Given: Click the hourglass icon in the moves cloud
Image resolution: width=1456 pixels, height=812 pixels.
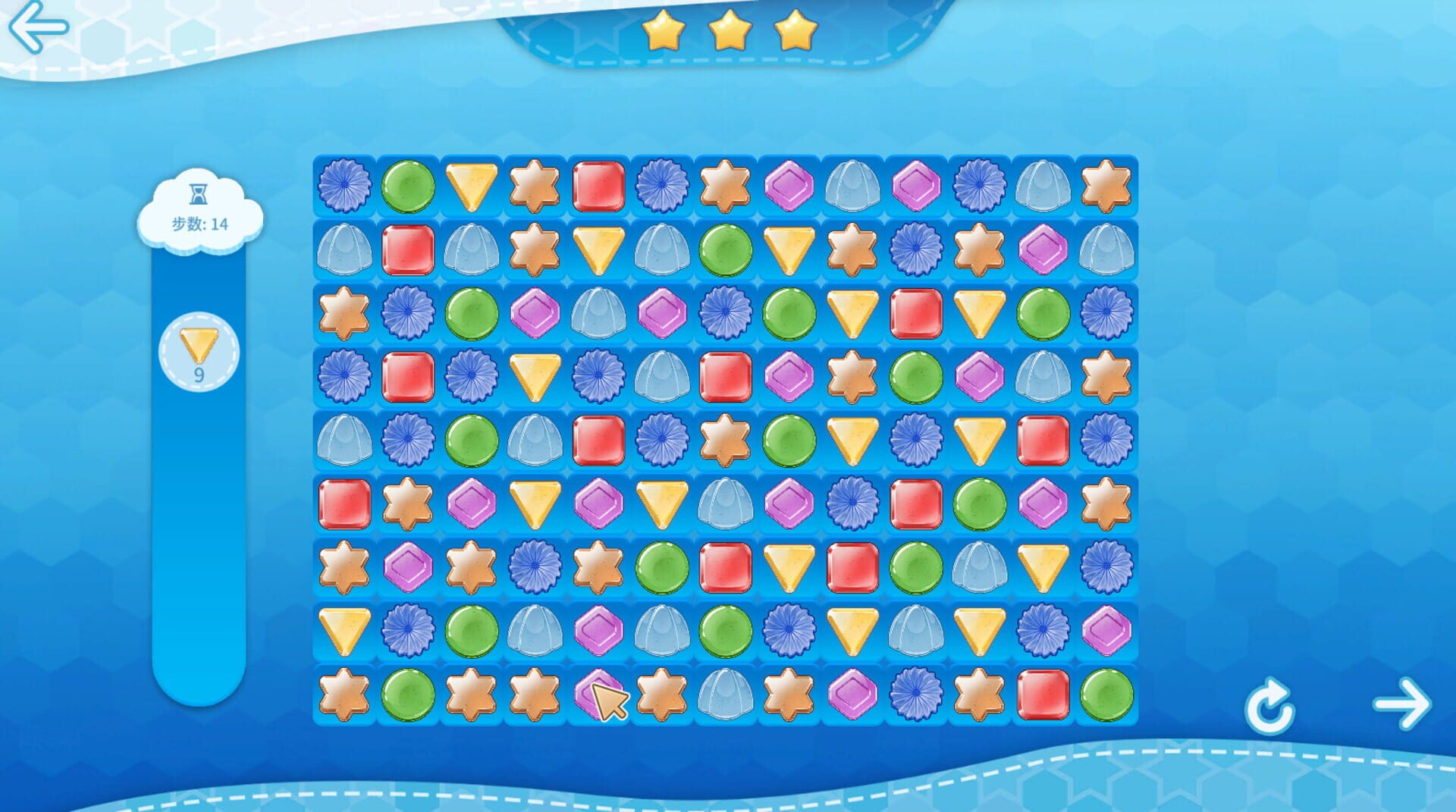Looking at the screenshot, I should pos(197,193).
